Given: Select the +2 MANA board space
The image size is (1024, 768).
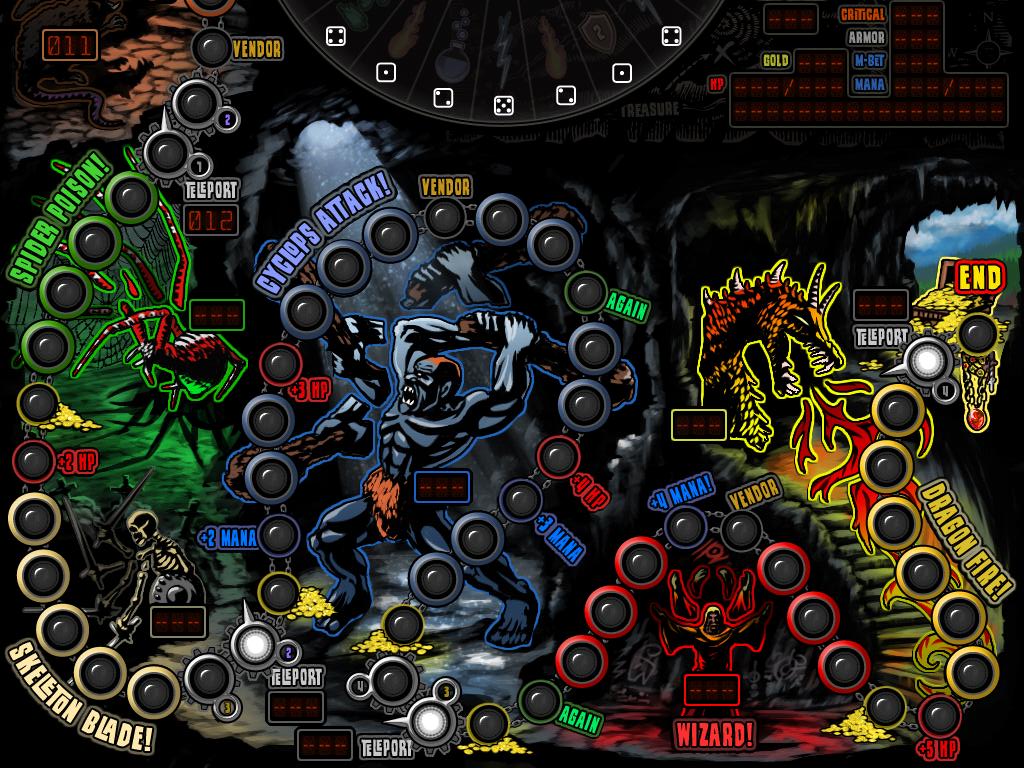Looking at the screenshot, I should [x=277, y=535].
